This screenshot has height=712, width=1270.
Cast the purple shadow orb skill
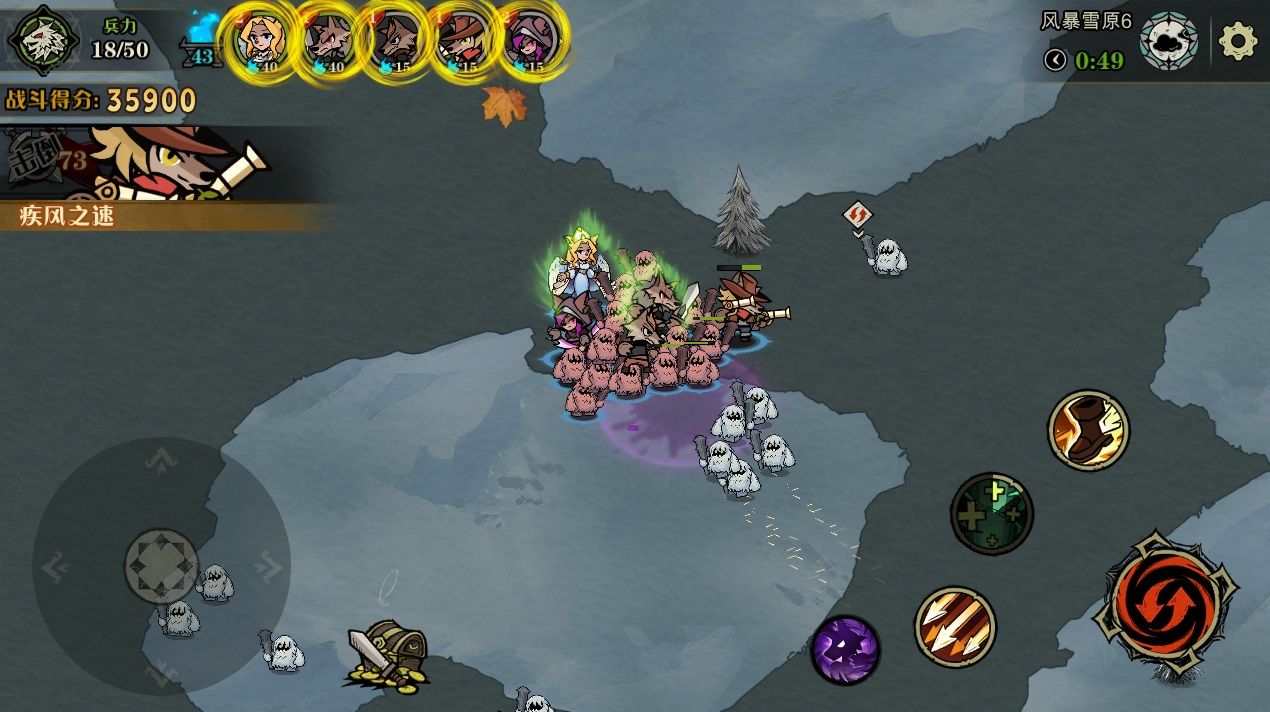tap(845, 649)
